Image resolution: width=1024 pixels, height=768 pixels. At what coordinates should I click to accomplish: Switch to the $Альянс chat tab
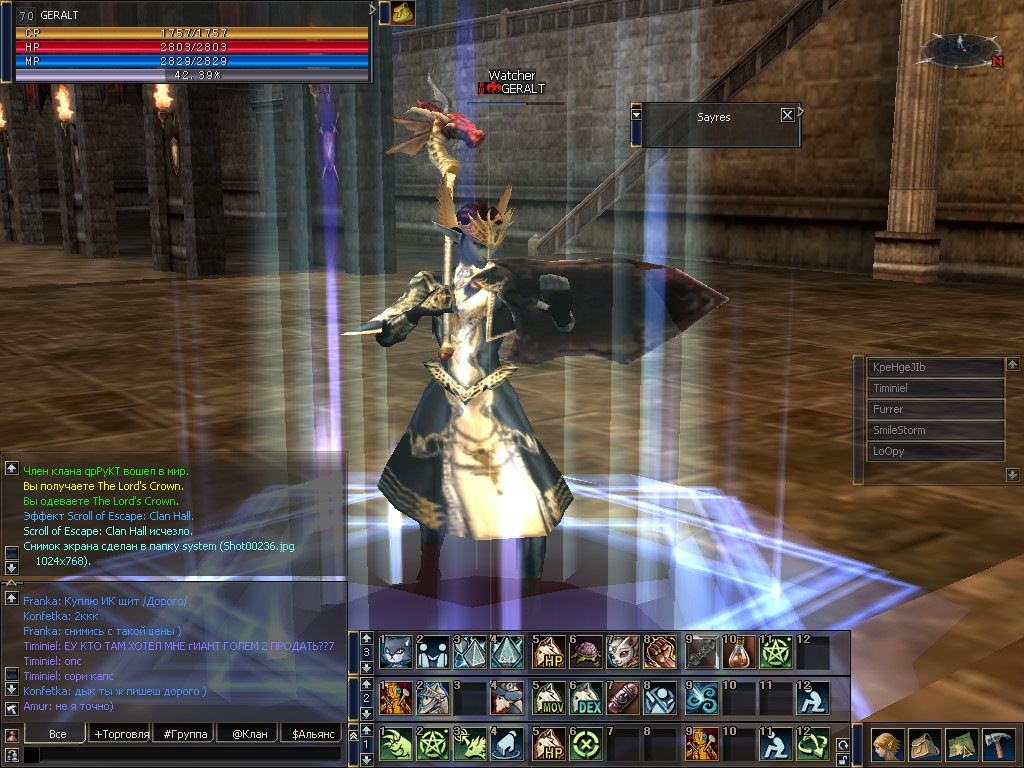pyautogui.click(x=311, y=734)
